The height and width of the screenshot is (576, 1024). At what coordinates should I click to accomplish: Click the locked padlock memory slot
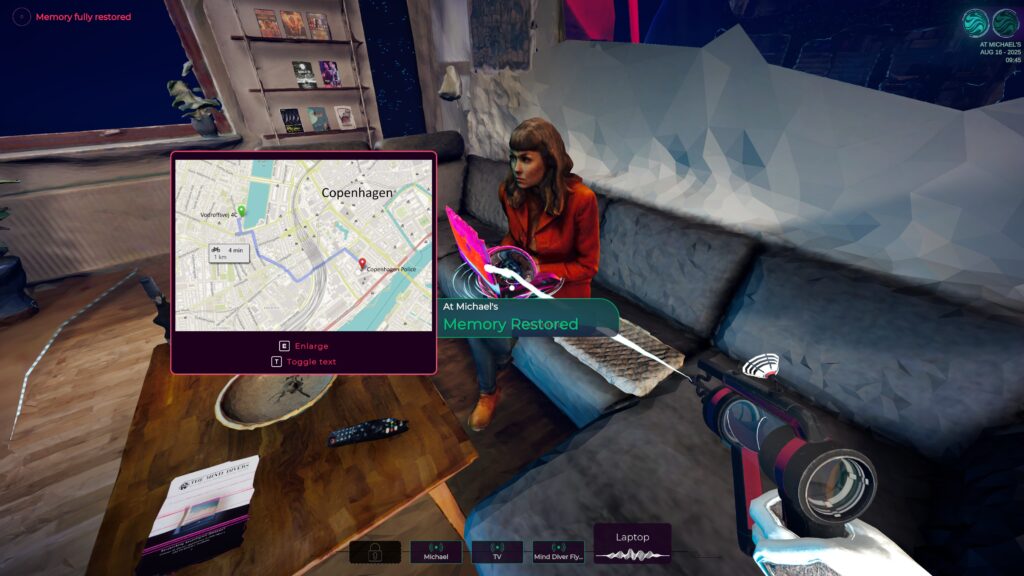[x=375, y=552]
